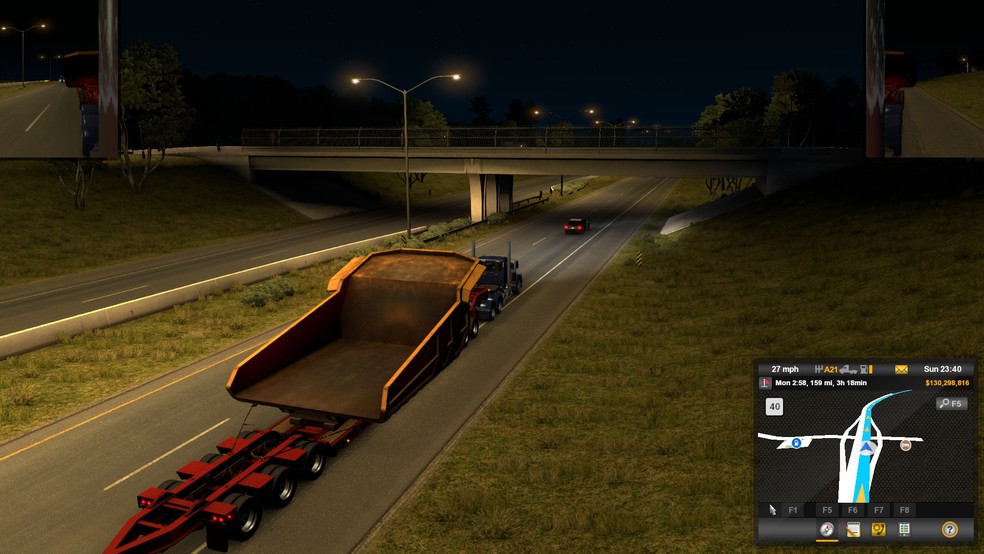The image size is (984, 554).
Task: Open the road assistance phone tab
Action: tap(879, 529)
